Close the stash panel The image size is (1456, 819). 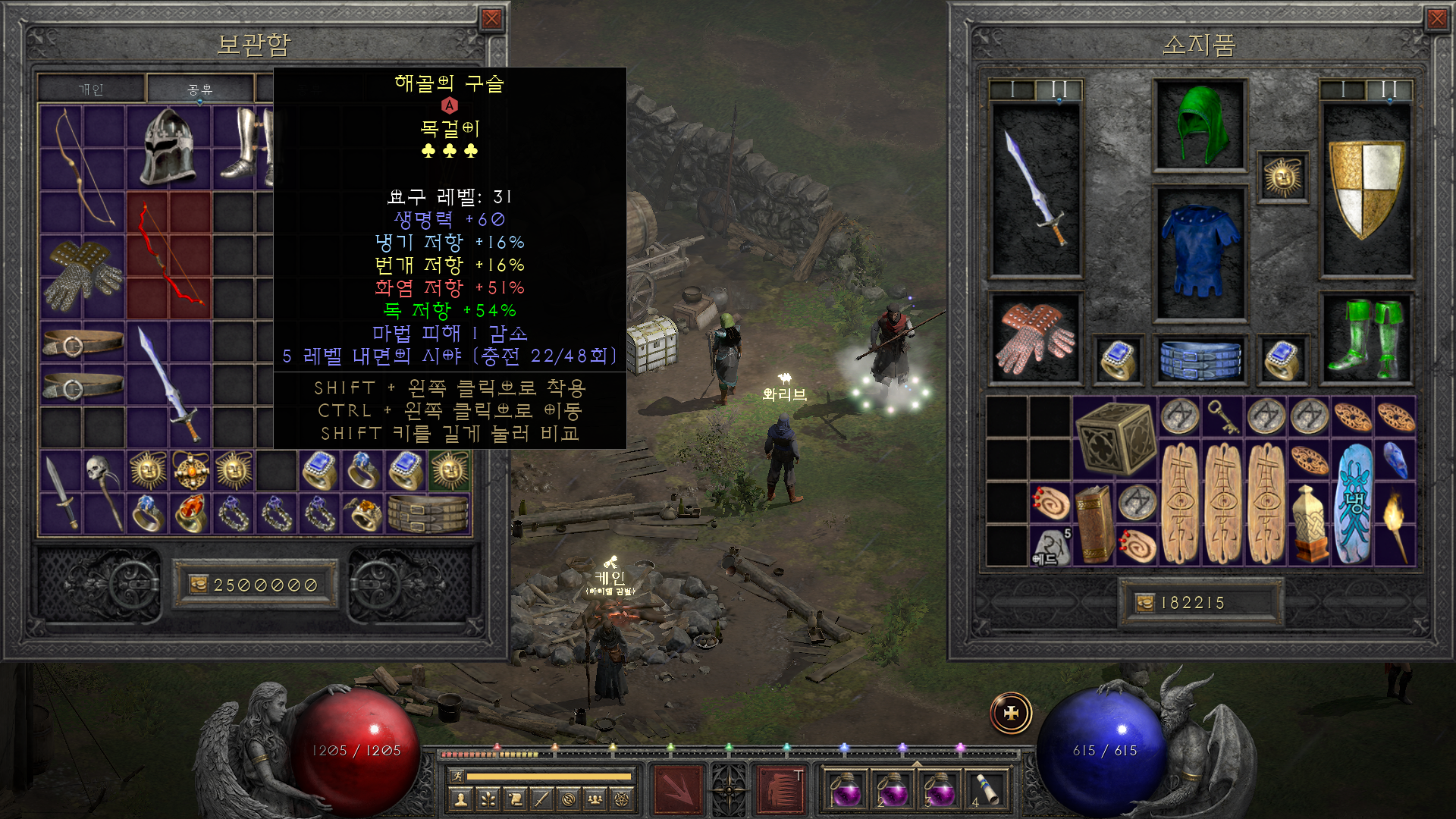click(x=491, y=19)
